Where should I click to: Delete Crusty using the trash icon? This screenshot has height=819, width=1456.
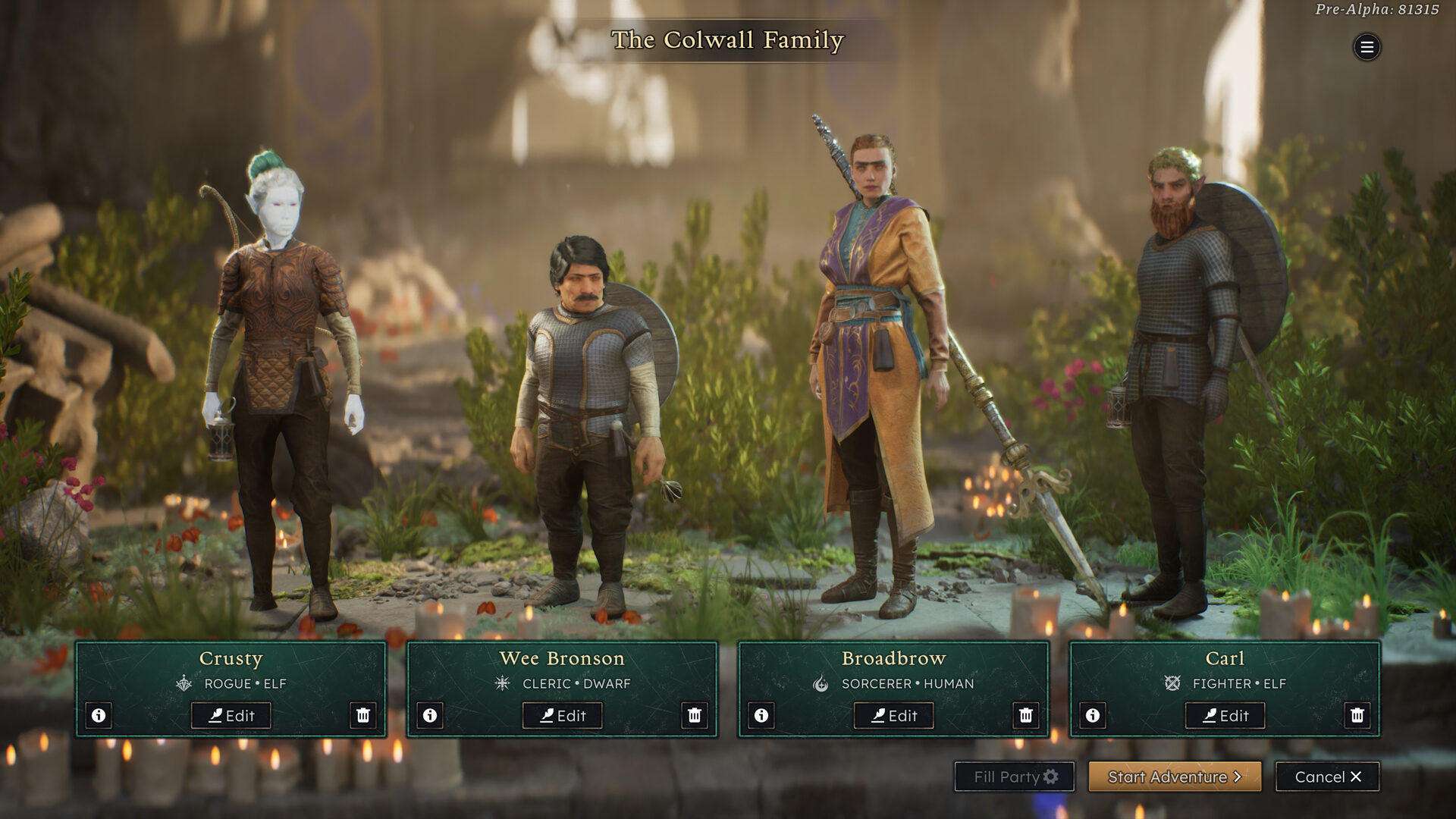(364, 715)
